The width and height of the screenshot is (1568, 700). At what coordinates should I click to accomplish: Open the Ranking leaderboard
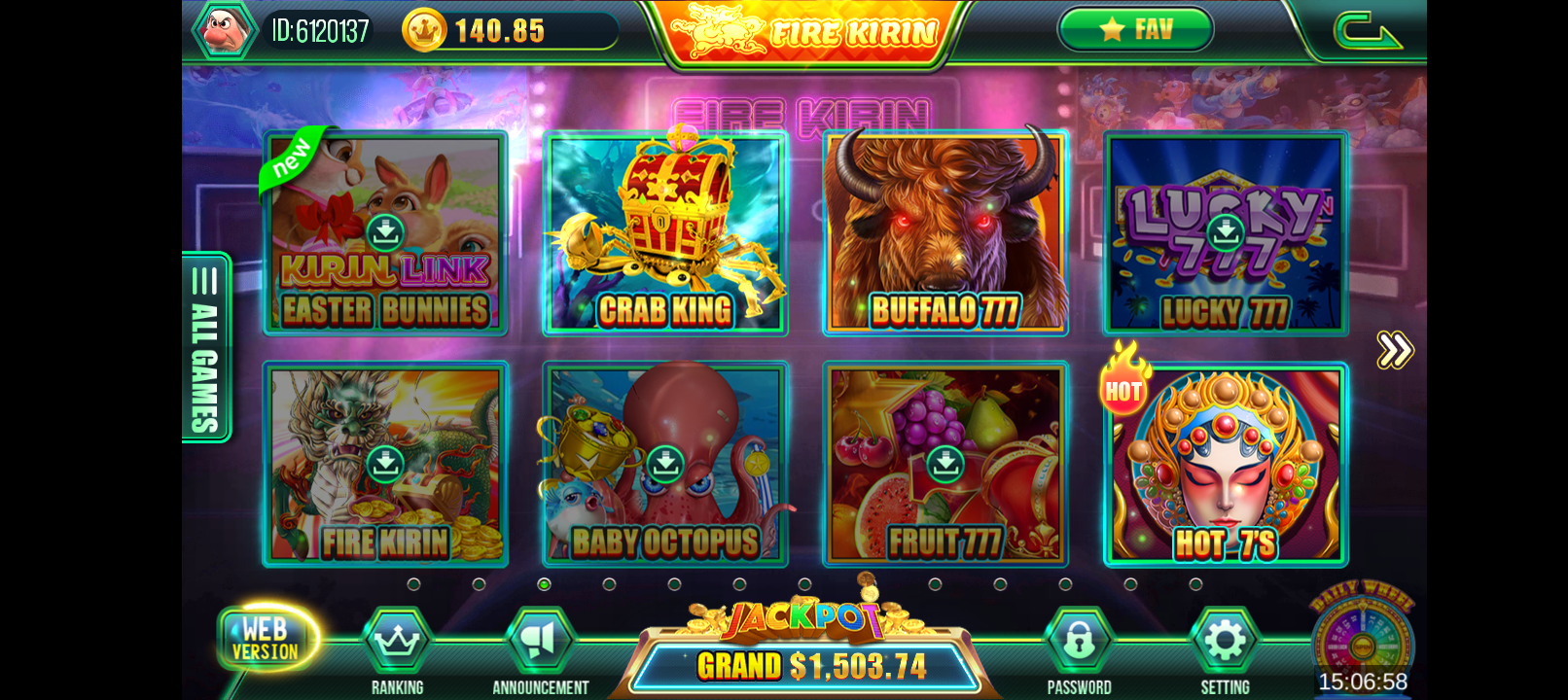click(397, 642)
